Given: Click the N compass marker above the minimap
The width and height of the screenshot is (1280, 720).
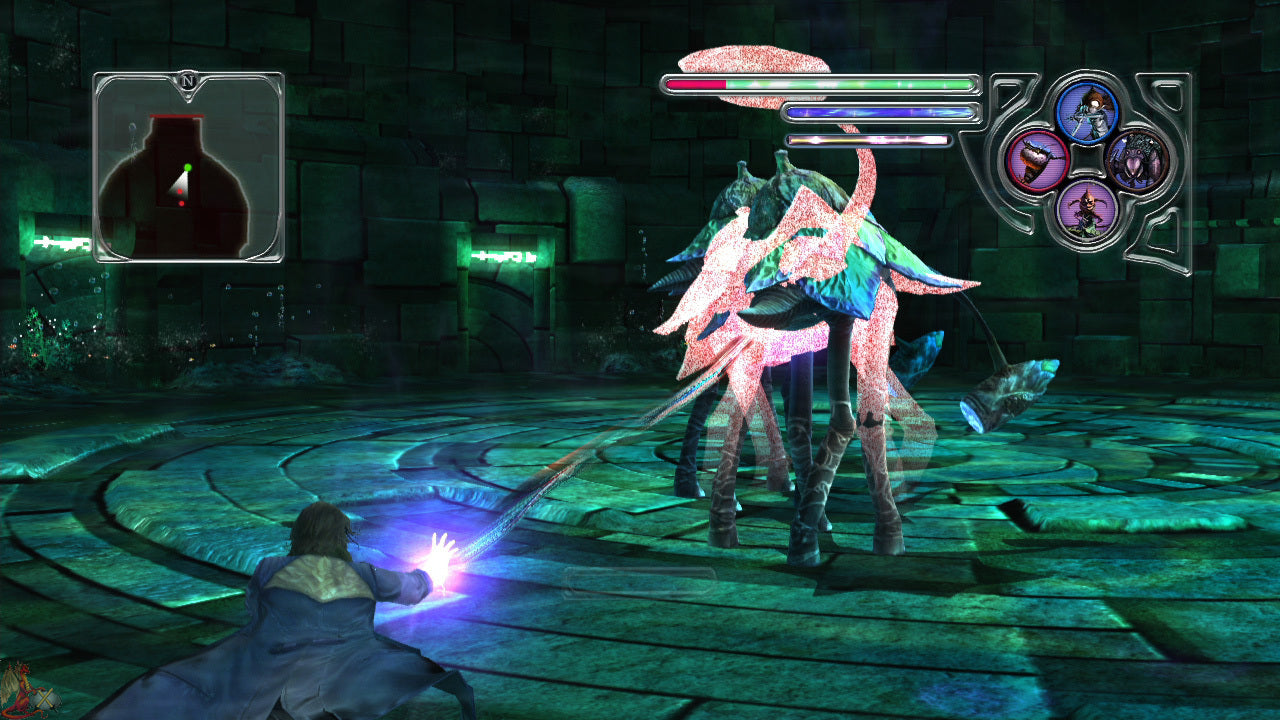Looking at the screenshot, I should (187, 80).
